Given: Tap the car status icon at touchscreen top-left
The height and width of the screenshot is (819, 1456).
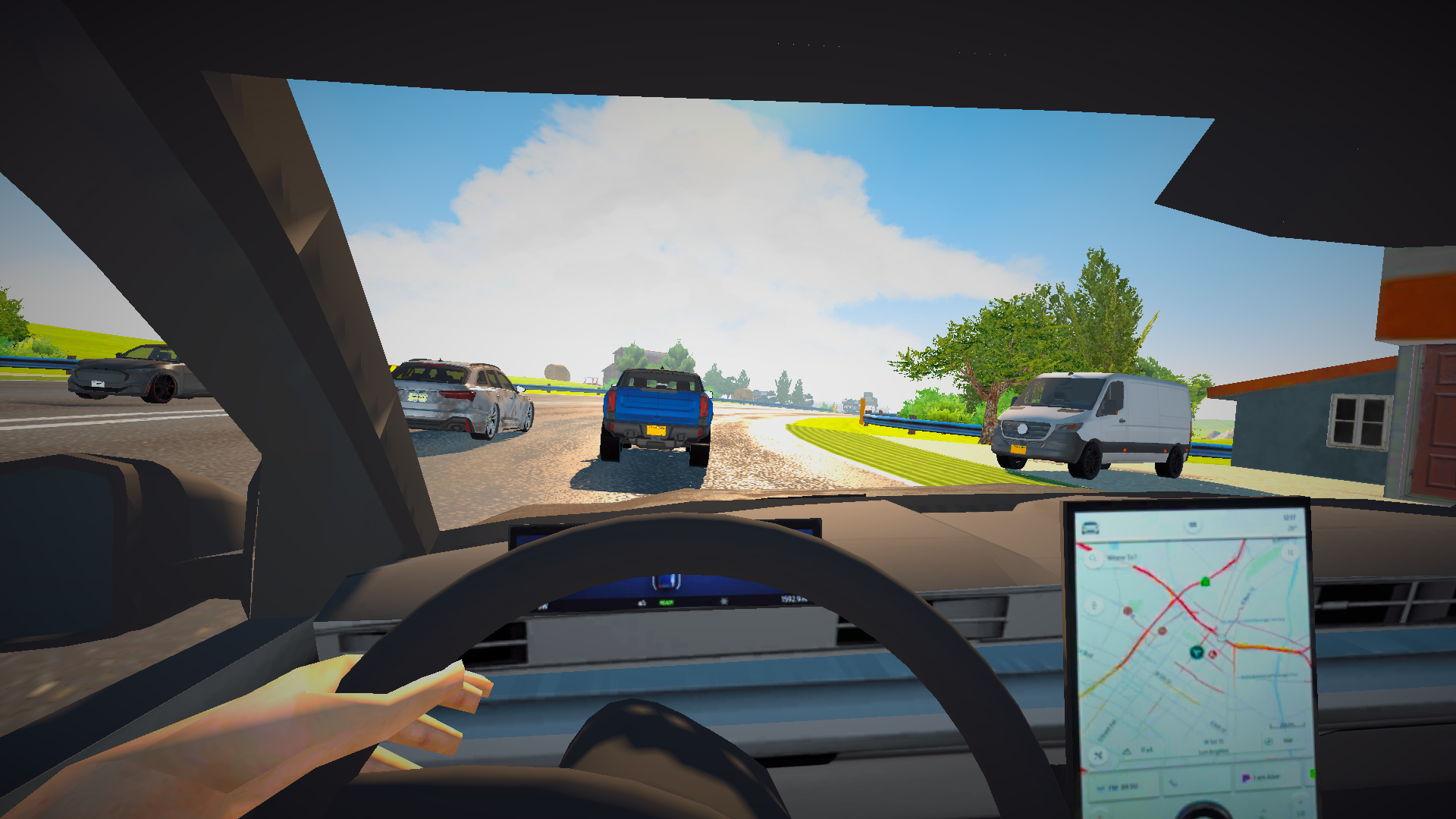Looking at the screenshot, I should point(1090,526).
